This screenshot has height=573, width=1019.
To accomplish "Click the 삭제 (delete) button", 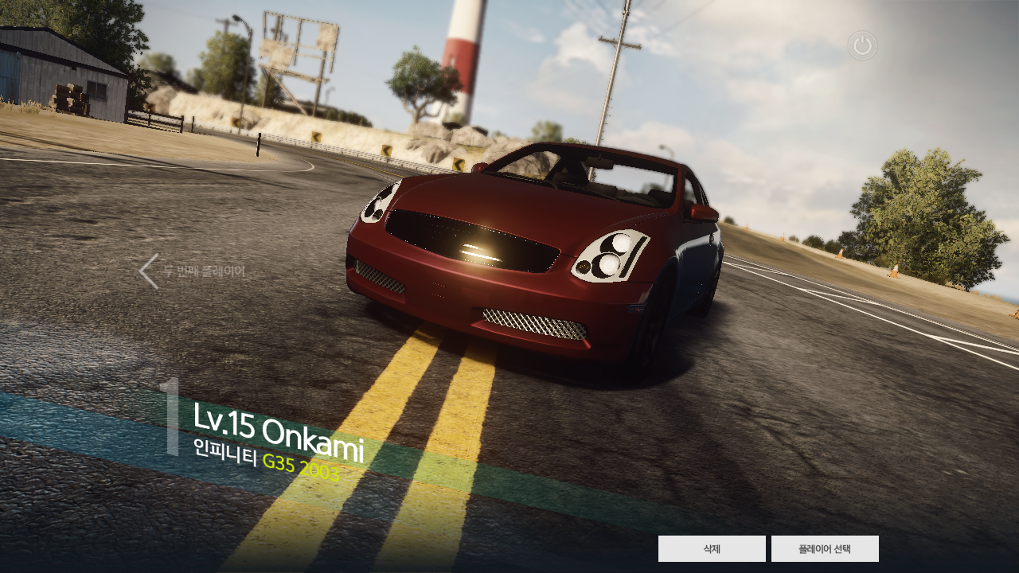I will (x=711, y=549).
